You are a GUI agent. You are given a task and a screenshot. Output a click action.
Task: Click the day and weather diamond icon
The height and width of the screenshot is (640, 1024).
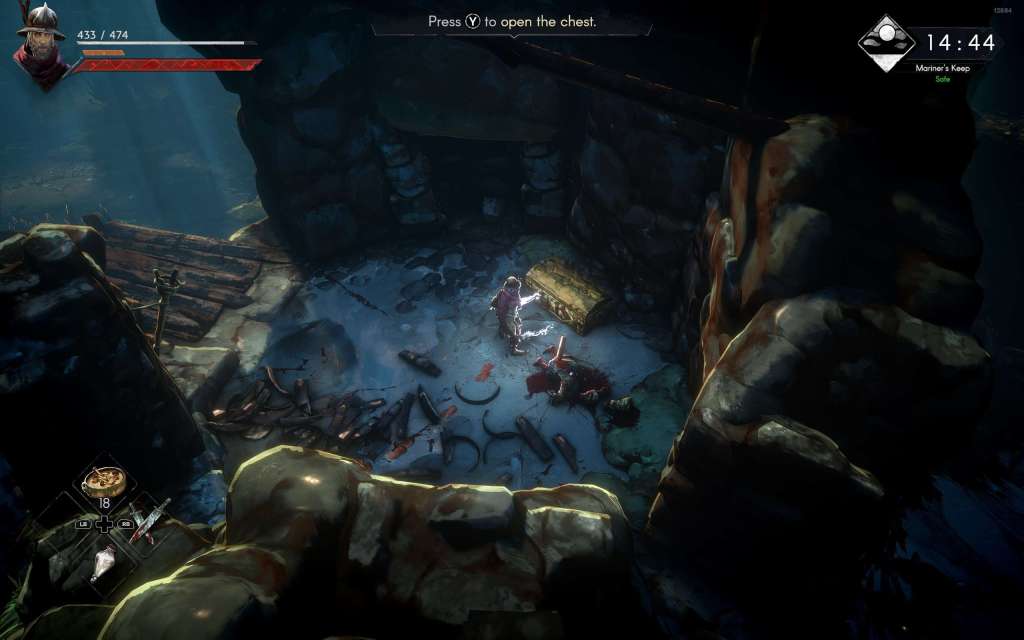point(886,44)
